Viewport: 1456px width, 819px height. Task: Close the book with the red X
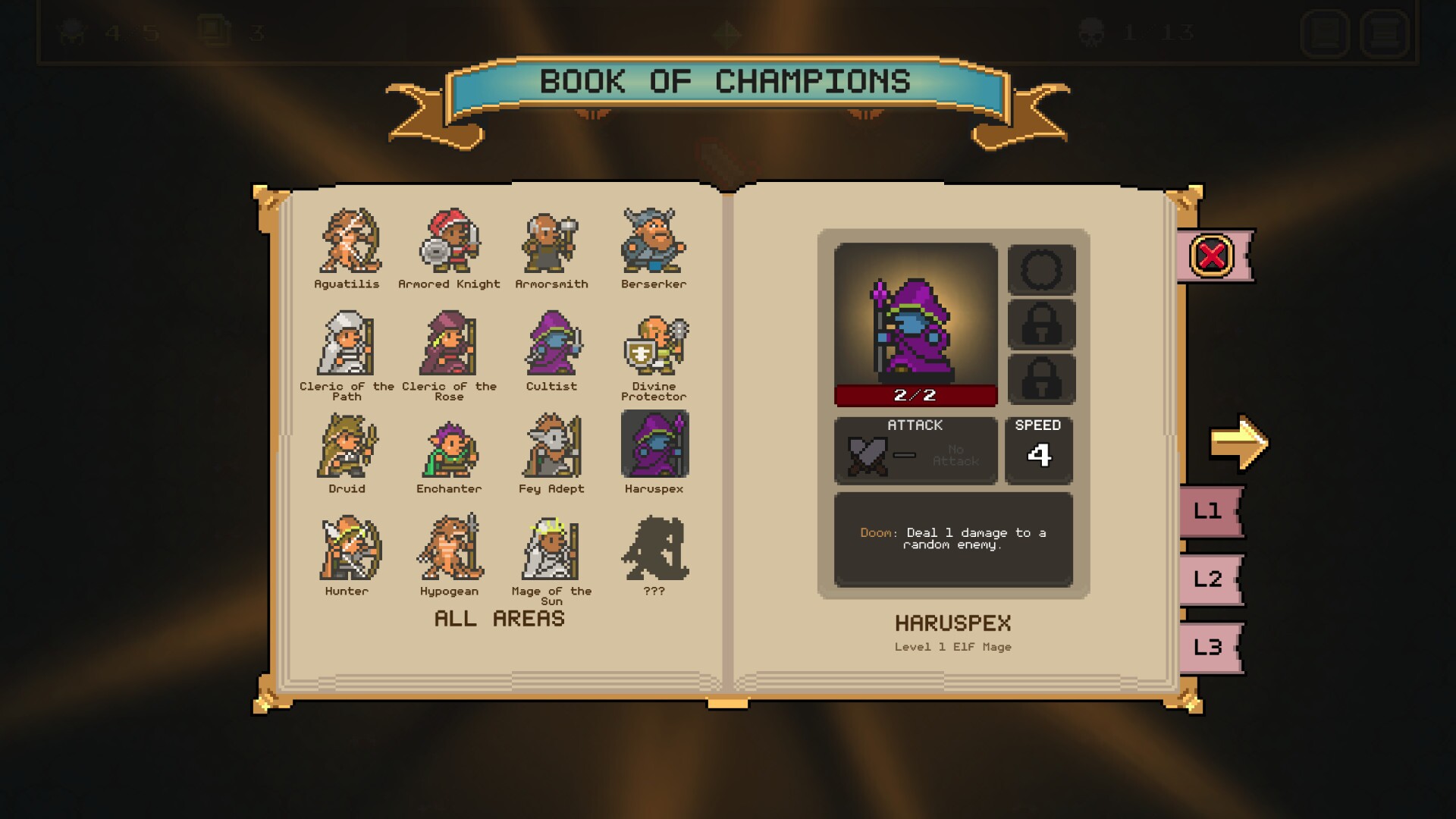(1213, 256)
